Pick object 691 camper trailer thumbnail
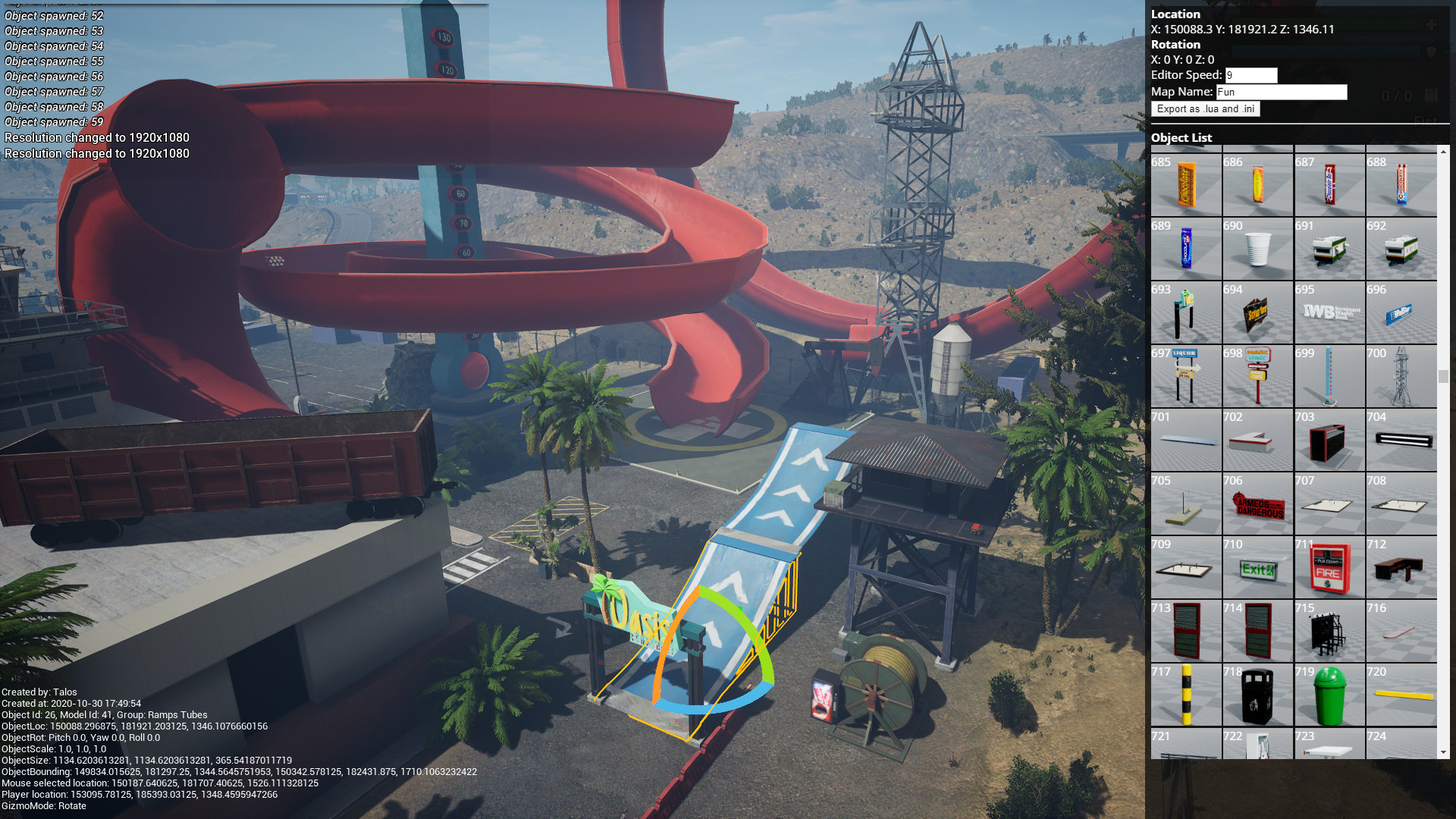The height and width of the screenshot is (819, 1456). [x=1329, y=249]
